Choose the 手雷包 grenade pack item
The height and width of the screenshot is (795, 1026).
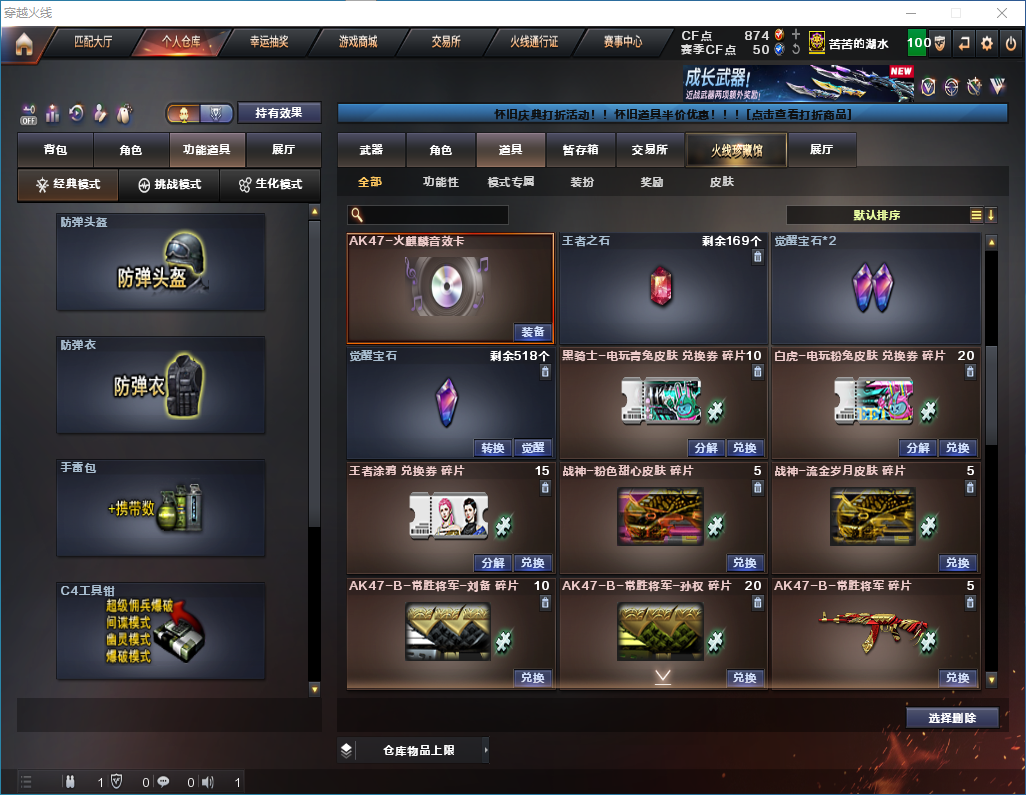(161, 508)
